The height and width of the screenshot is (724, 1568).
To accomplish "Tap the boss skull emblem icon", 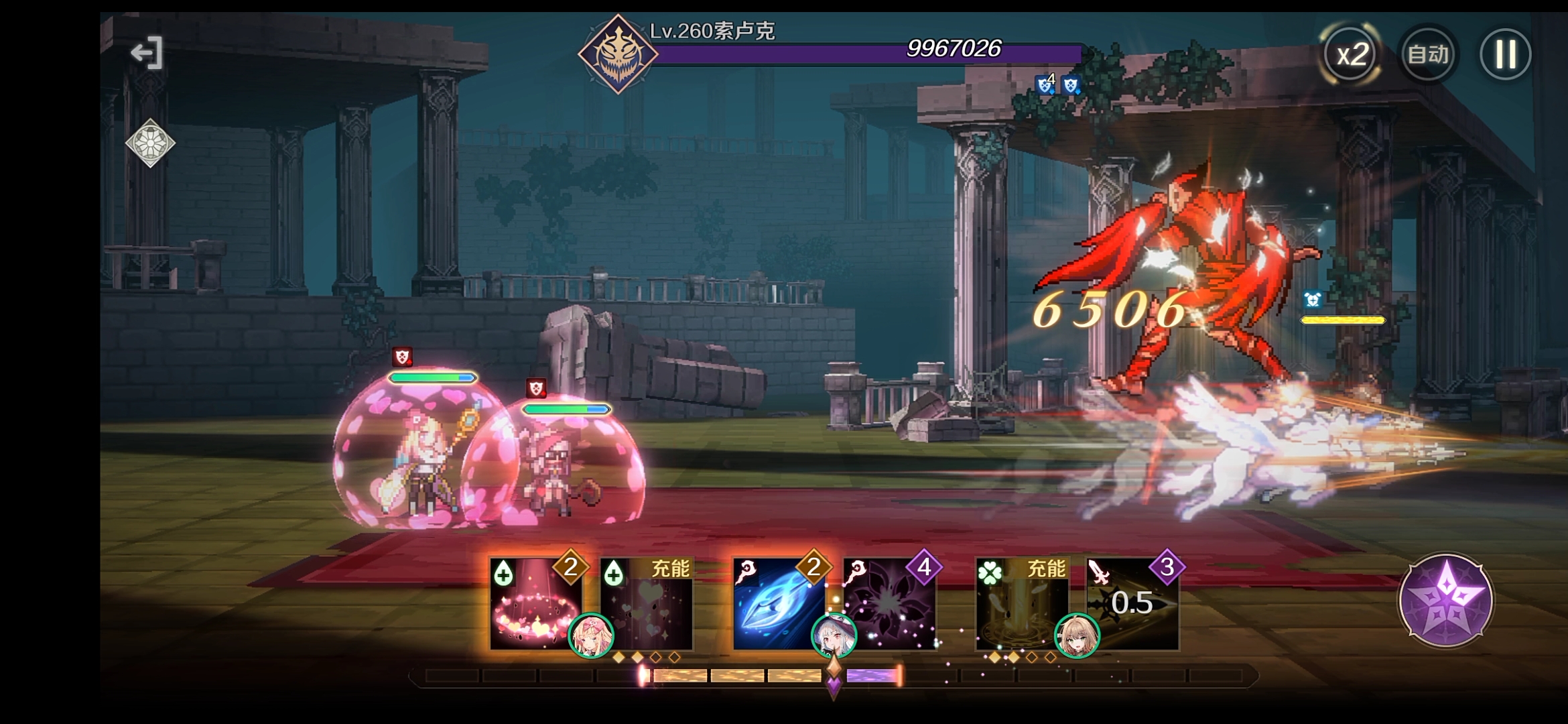I will pos(617,54).
